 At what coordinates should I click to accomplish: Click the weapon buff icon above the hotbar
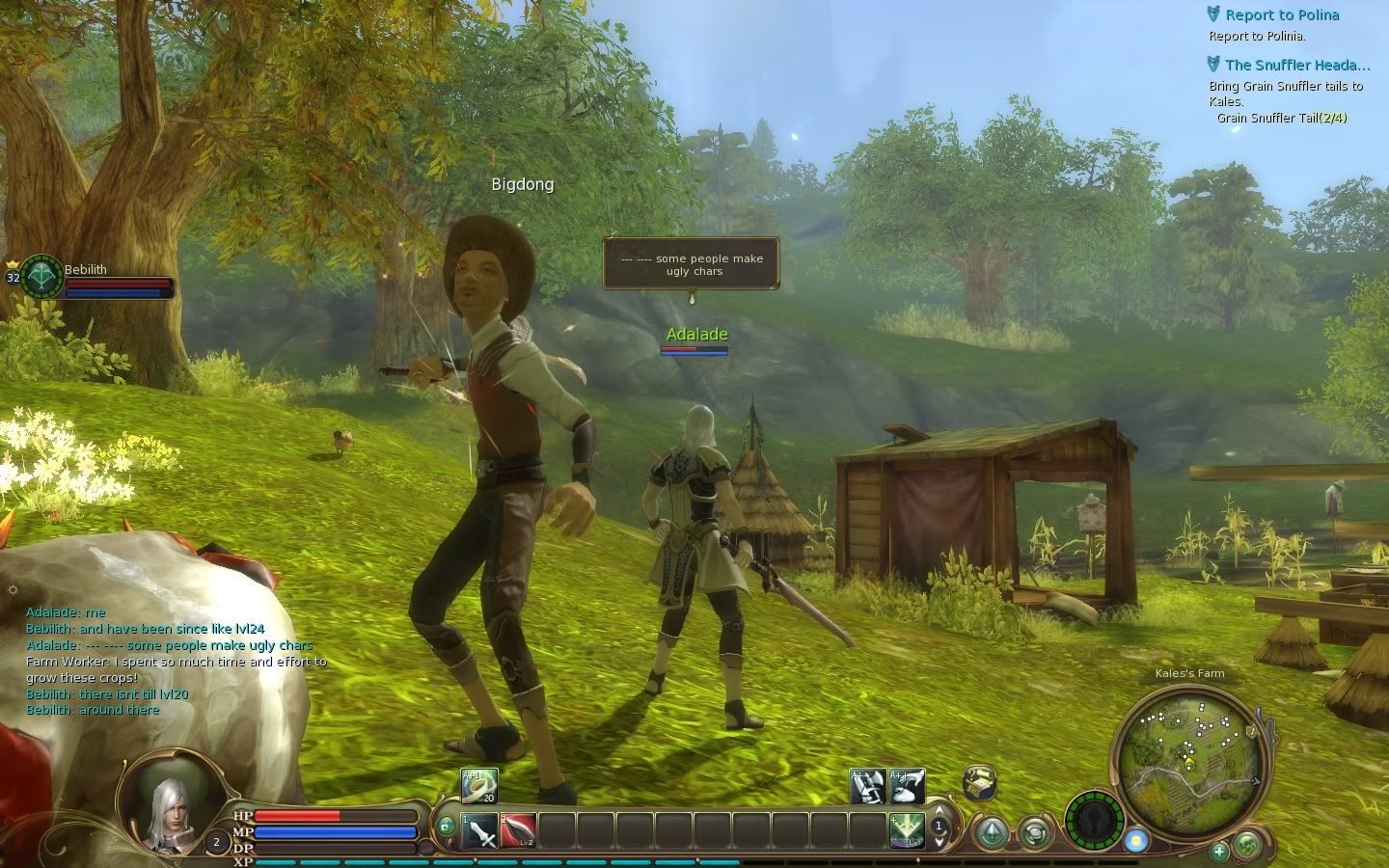[x=867, y=786]
